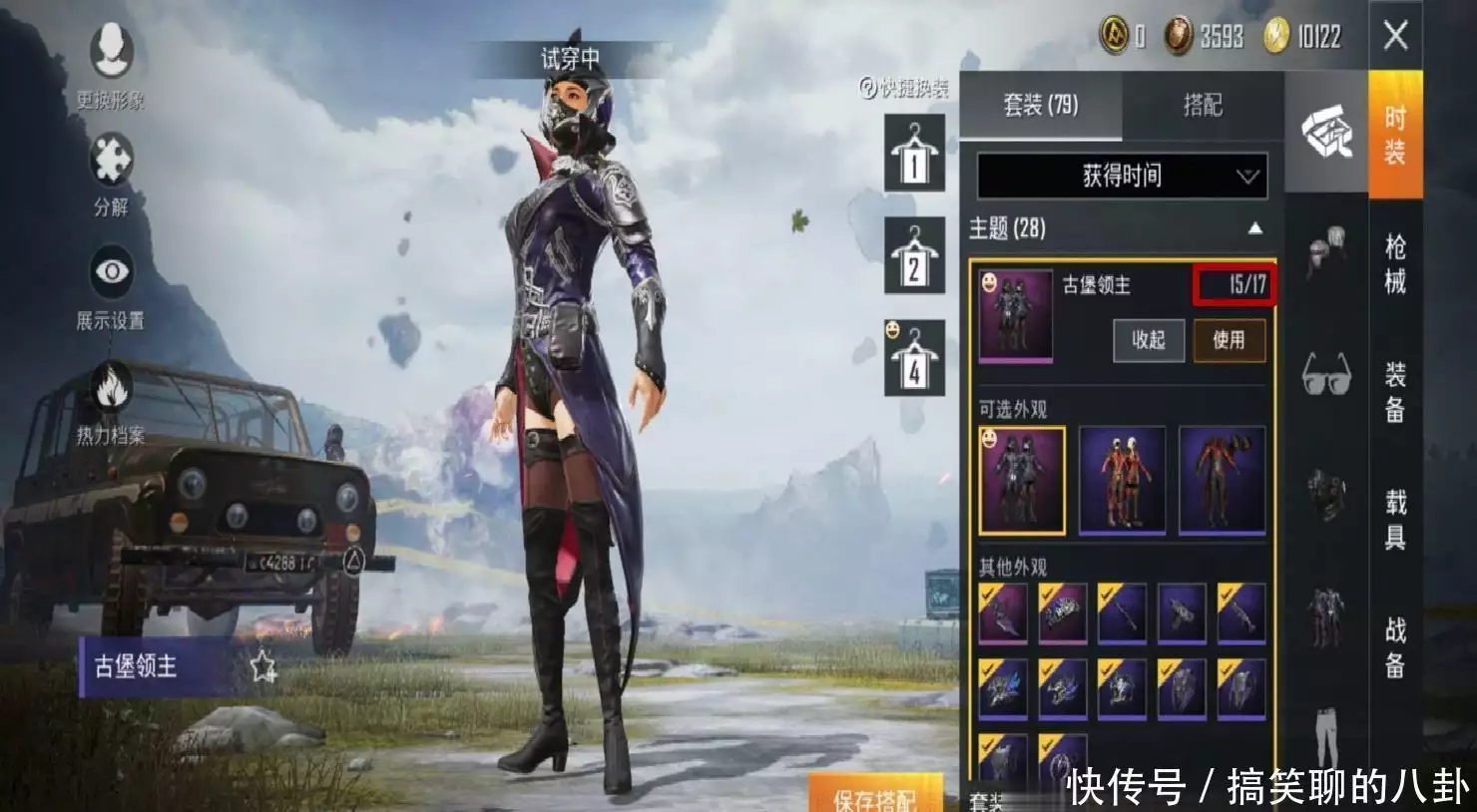Choose quick outfit hanger slot 4

click(x=914, y=359)
